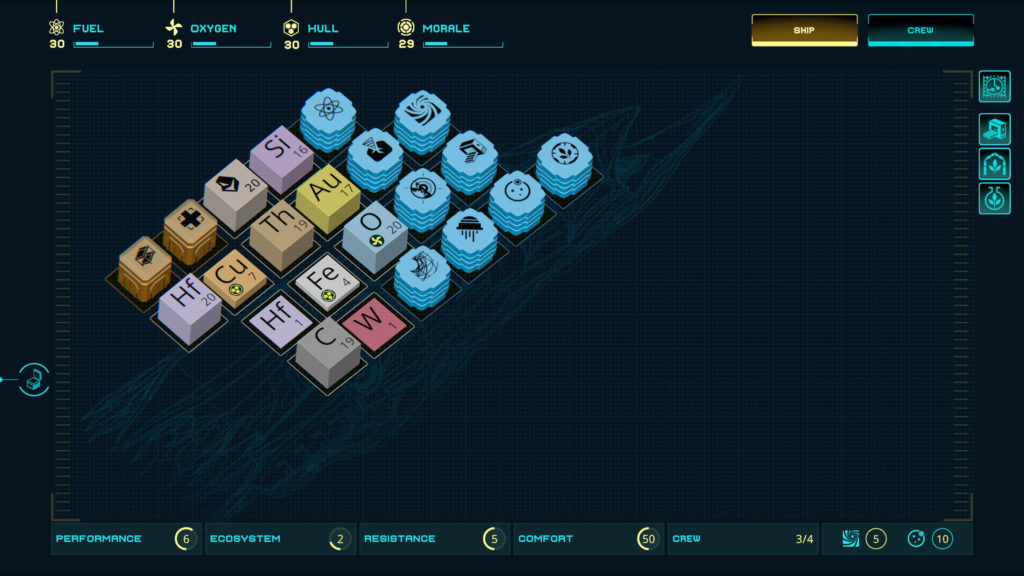Viewport: 1024px width, 576px height.
Task: Open the greenhouse plant arch icon
Action: [x=993, y=163]
